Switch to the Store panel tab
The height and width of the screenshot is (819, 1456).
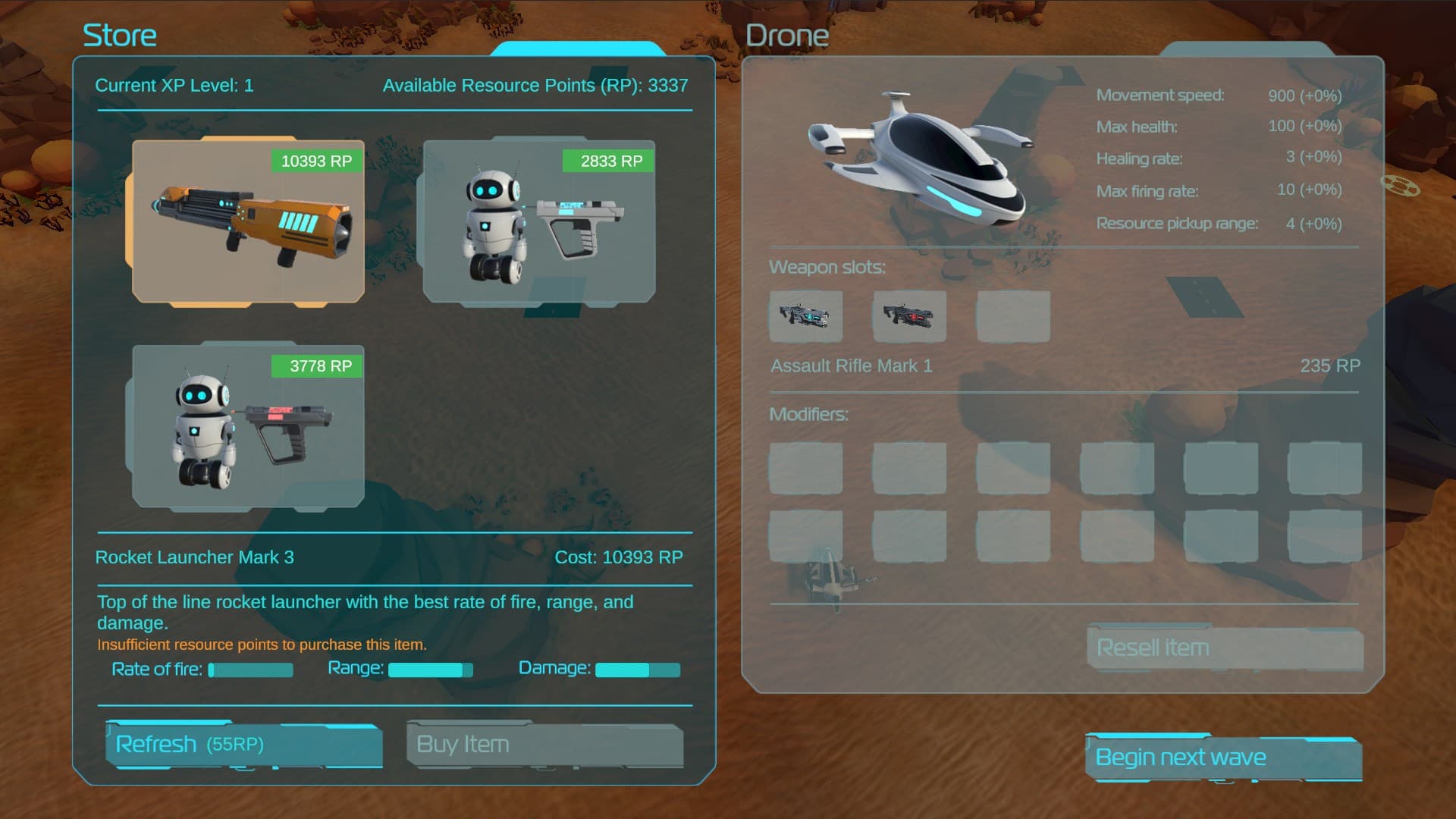[580, 47]
